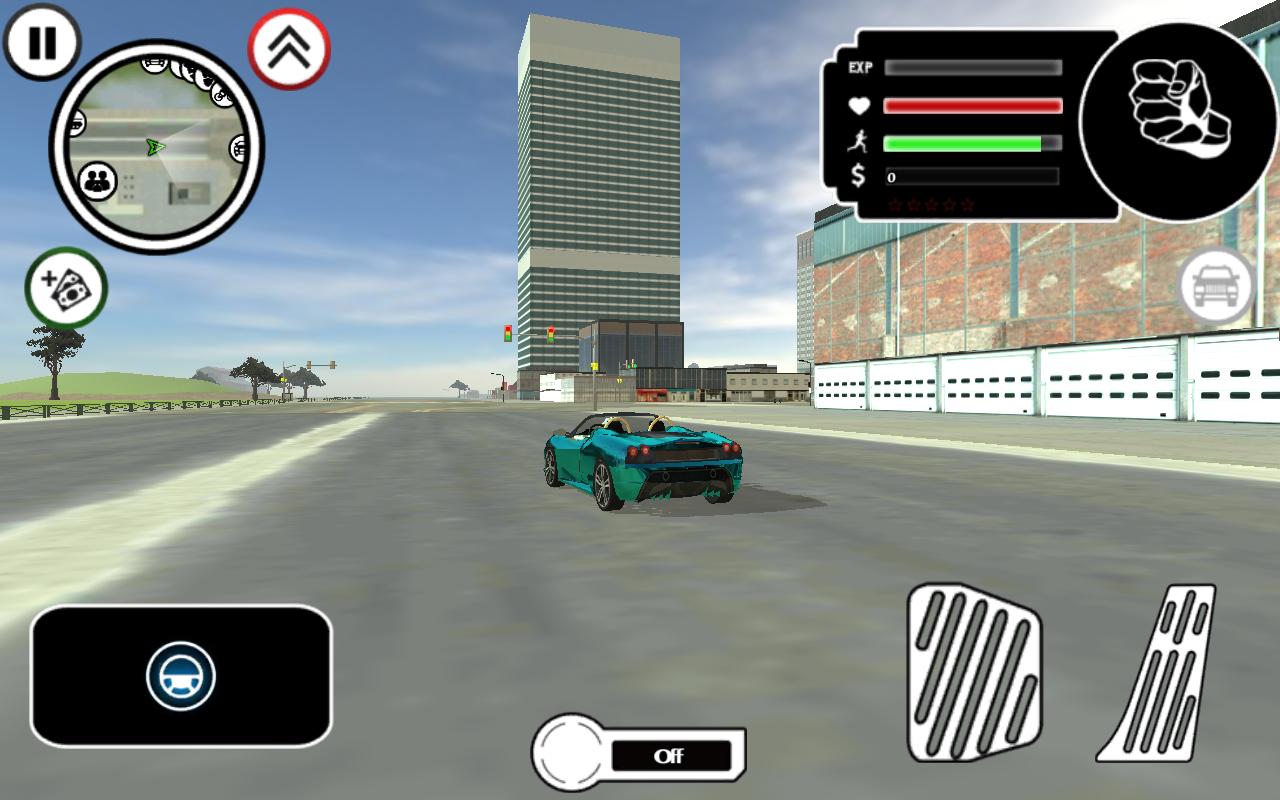Screen dimensions: 1280x800
Task: Tap the car icon button
Action: [x=1217, y=287]
